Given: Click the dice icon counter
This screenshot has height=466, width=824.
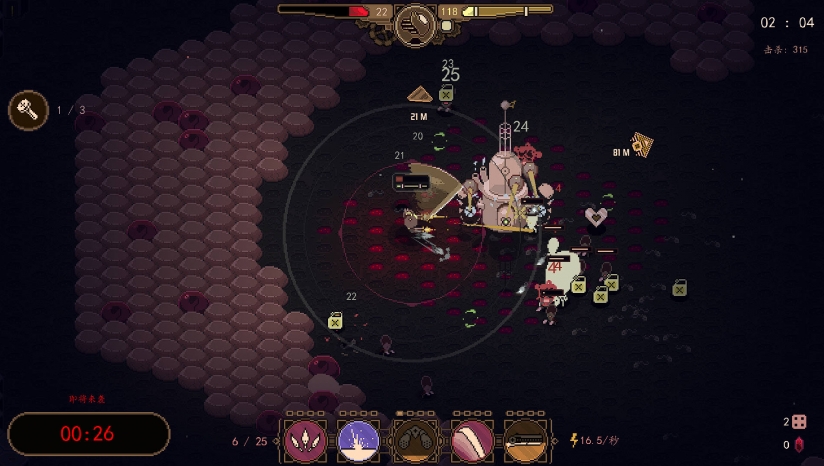Looking at the screenshot, I should pyautogui.click(x=799, y=422).
